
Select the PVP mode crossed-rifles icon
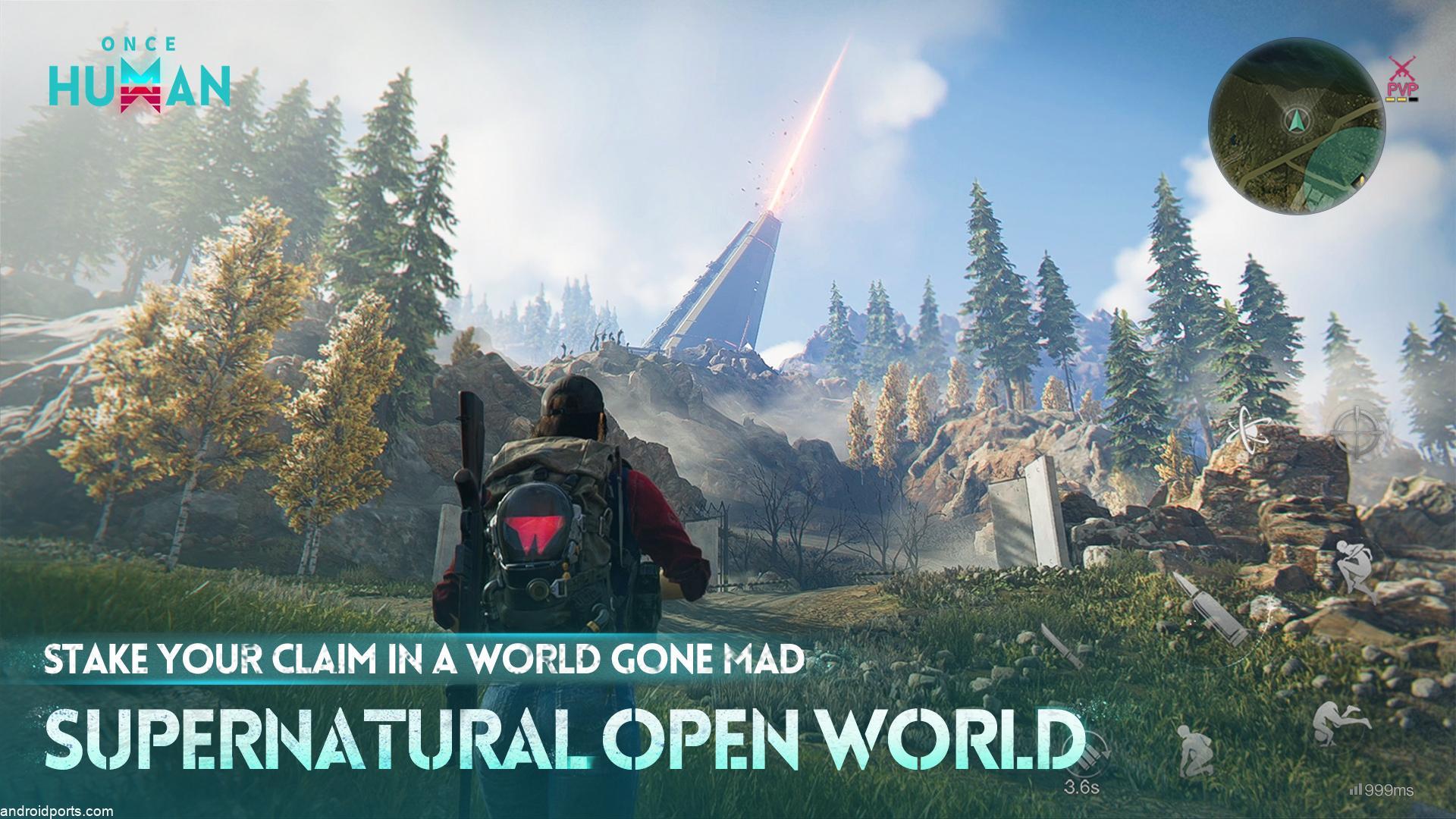pyautogui.click(x=1402, y=67)
